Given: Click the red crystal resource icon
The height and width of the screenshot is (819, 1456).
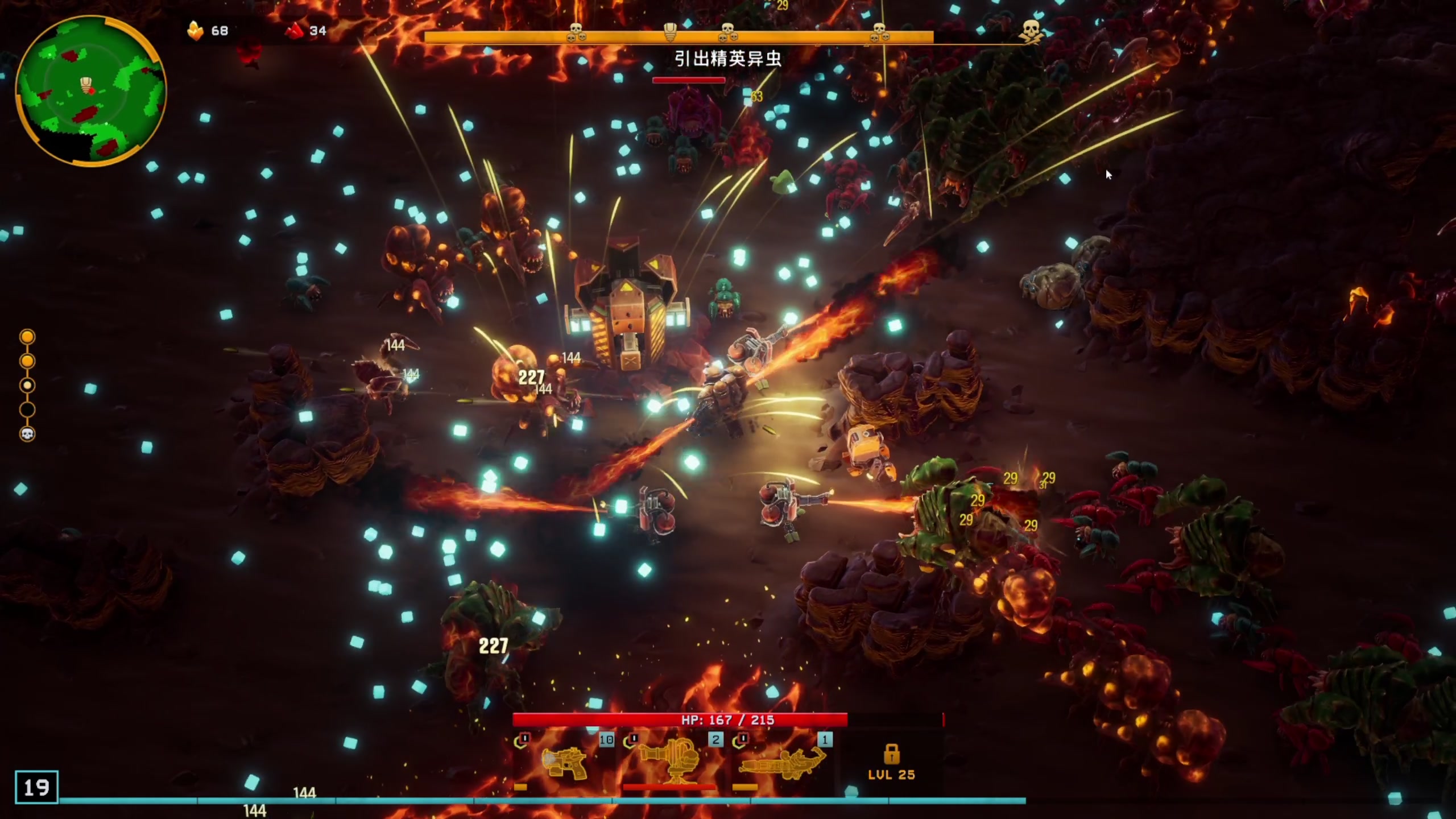Looking at the screenshot, I should pyautogui.click(x=295, y=31).
